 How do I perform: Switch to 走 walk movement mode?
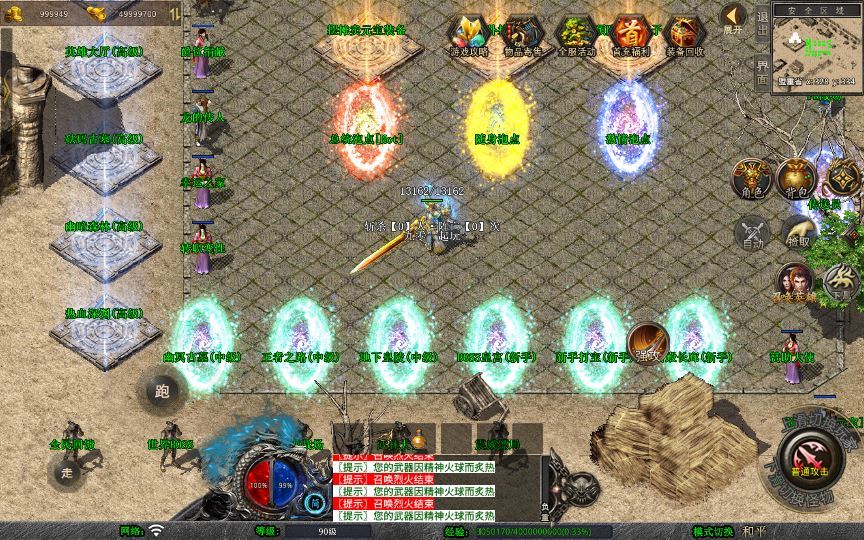68,471
